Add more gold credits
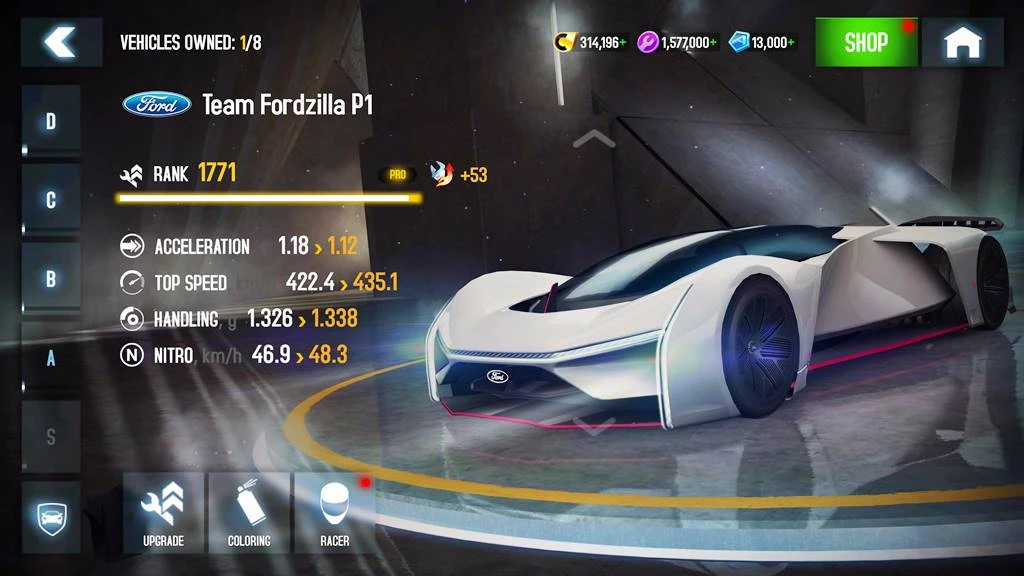Viewport: 1024px width, 576px height. (624, 43)
